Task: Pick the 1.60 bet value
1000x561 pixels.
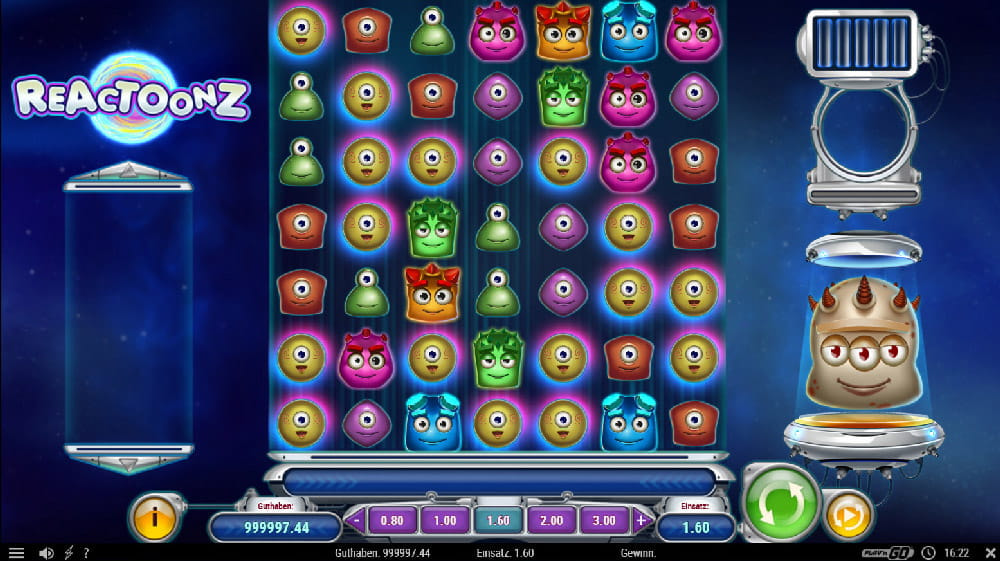Action: (x=497, y=520)
